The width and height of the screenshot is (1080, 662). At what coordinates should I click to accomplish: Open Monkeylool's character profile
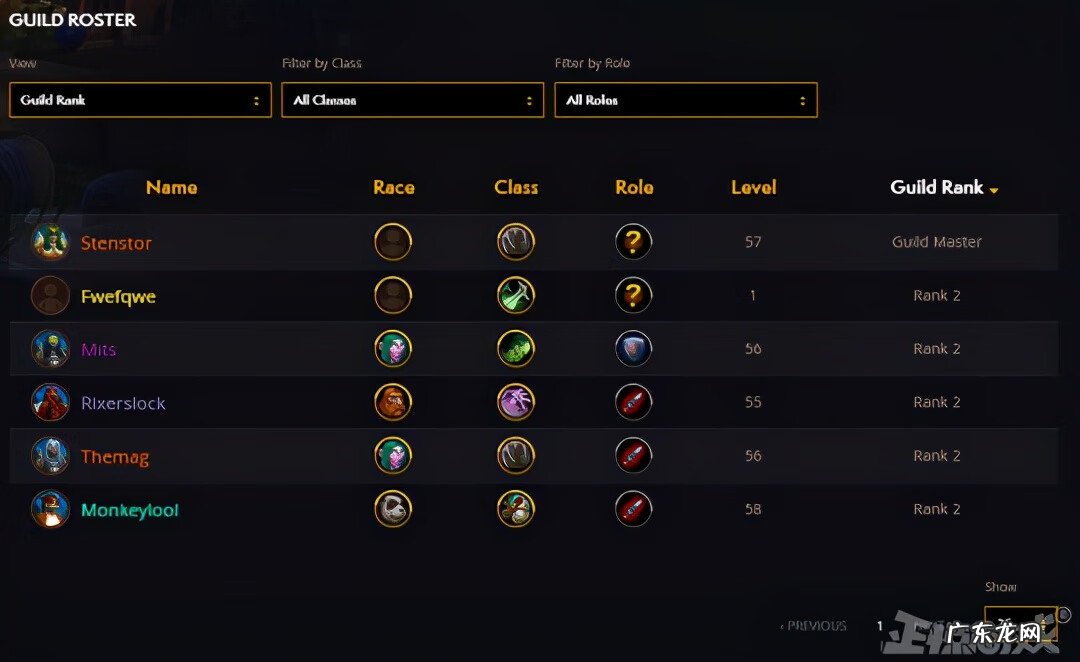click(130, 511)
